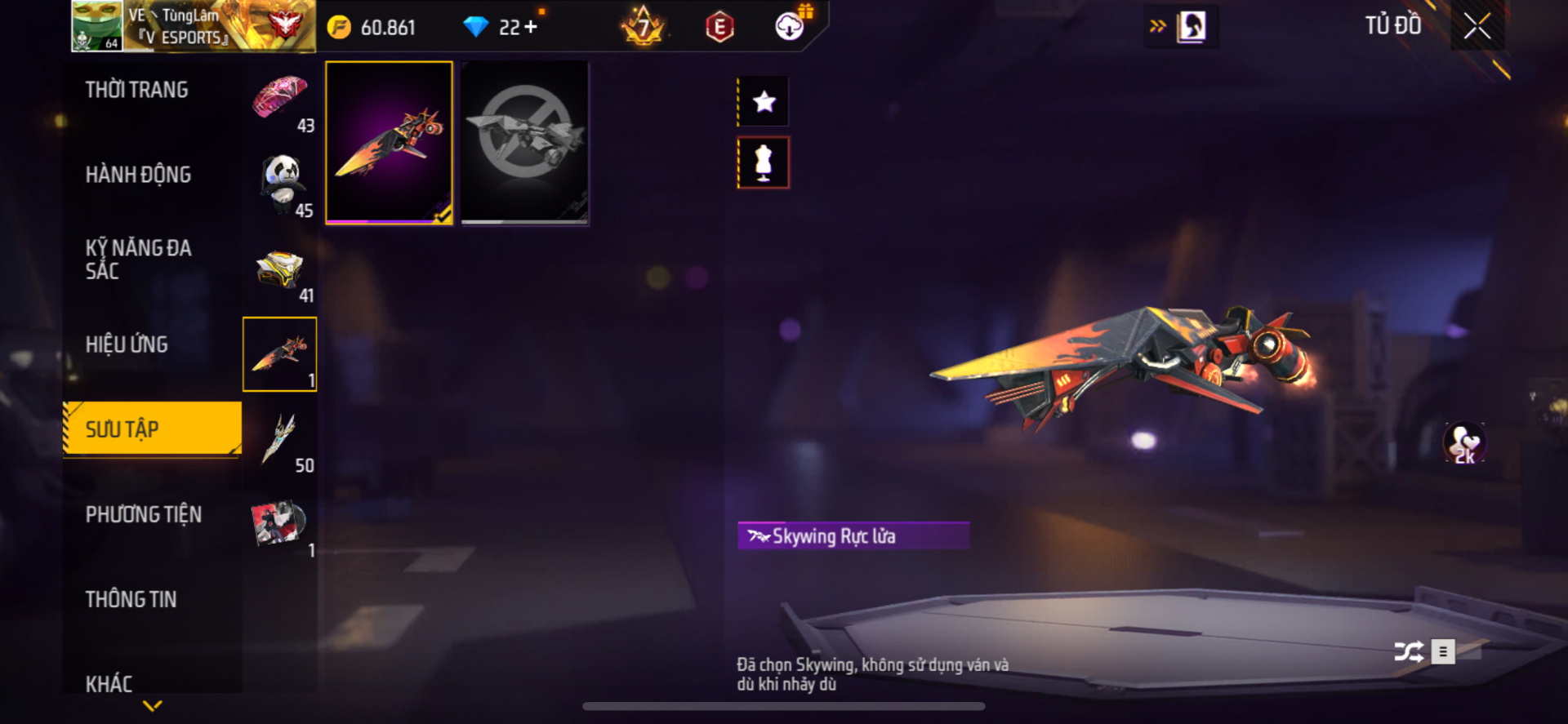Click the mannequin outfit preview button
This screenshot has width=1568, height=724.
click(764, 162)
